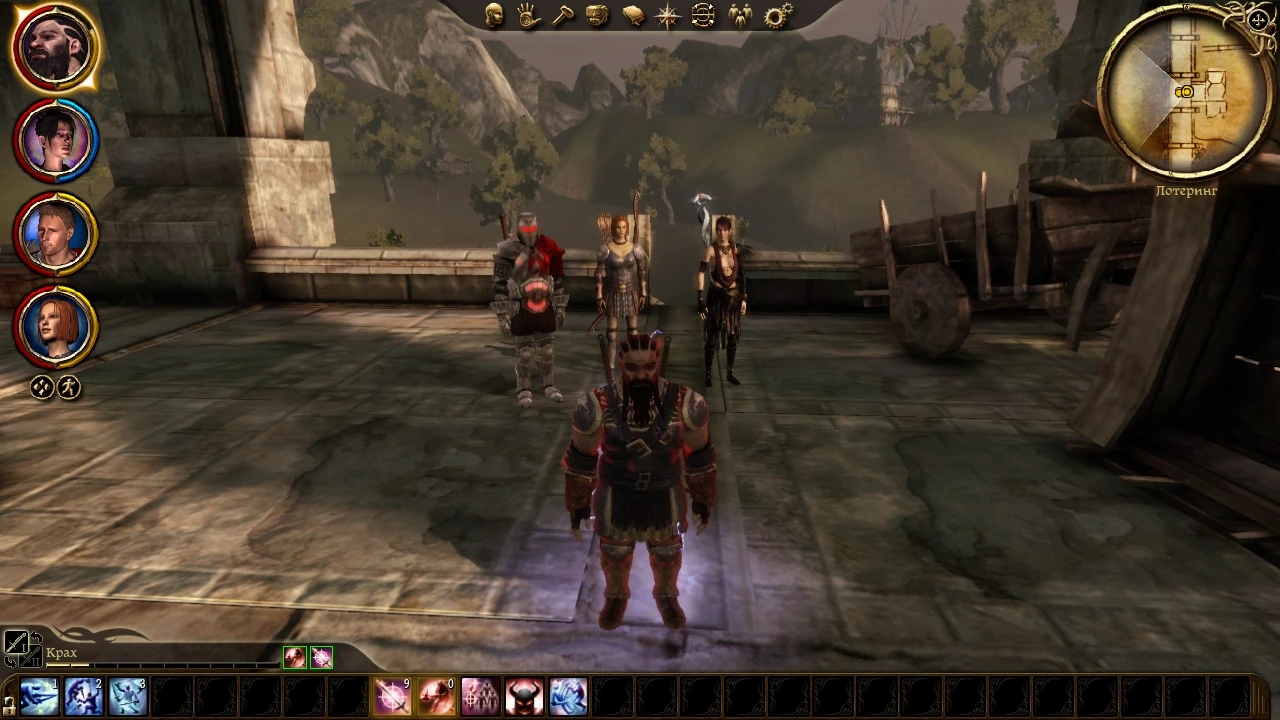1280x720 pixels.
Task: Zoom the minimap with the plus button
Action: click(1258, 20)
